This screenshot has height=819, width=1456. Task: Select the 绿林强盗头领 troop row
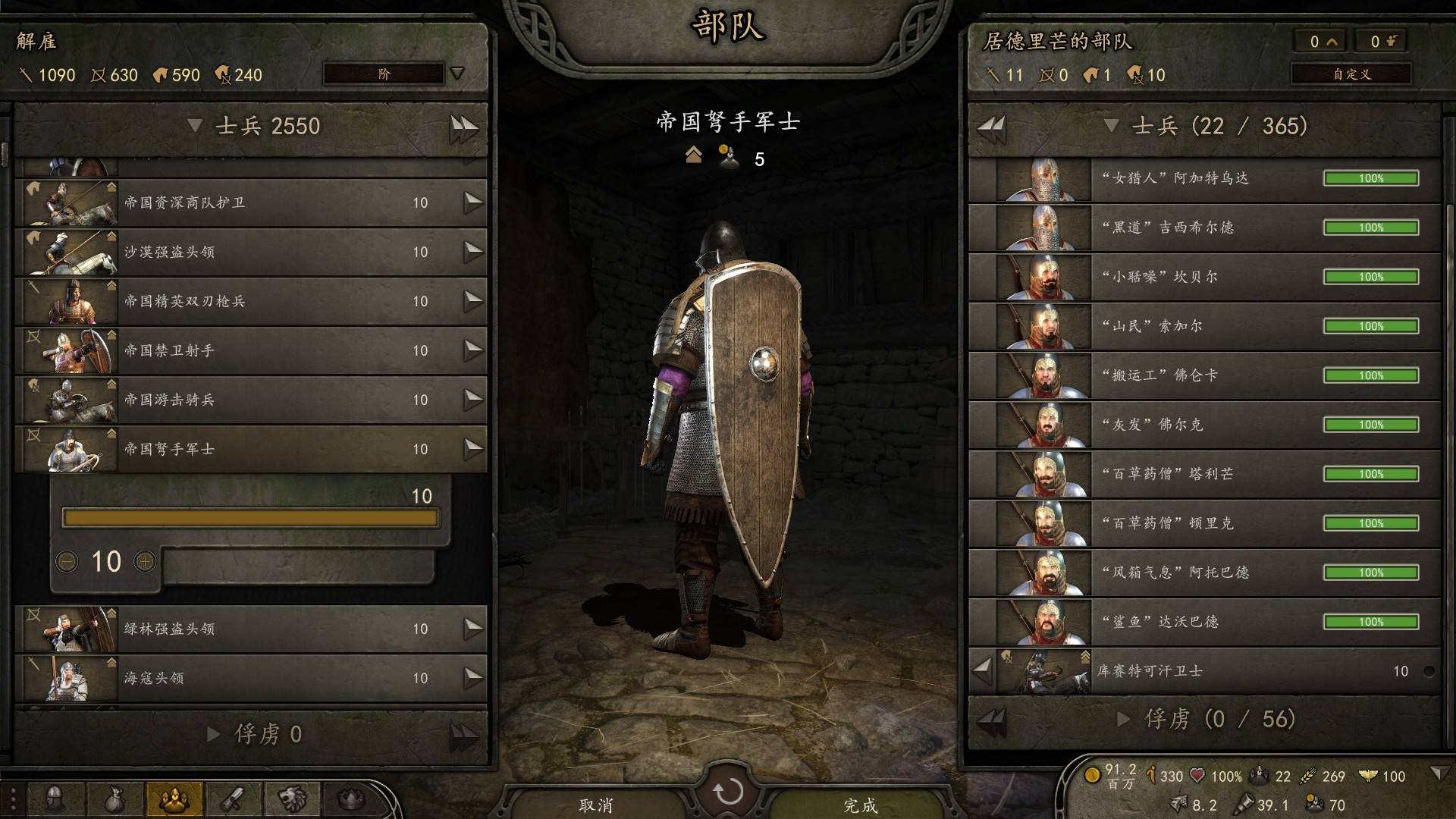pyautogui.click(x=250, y=629)
